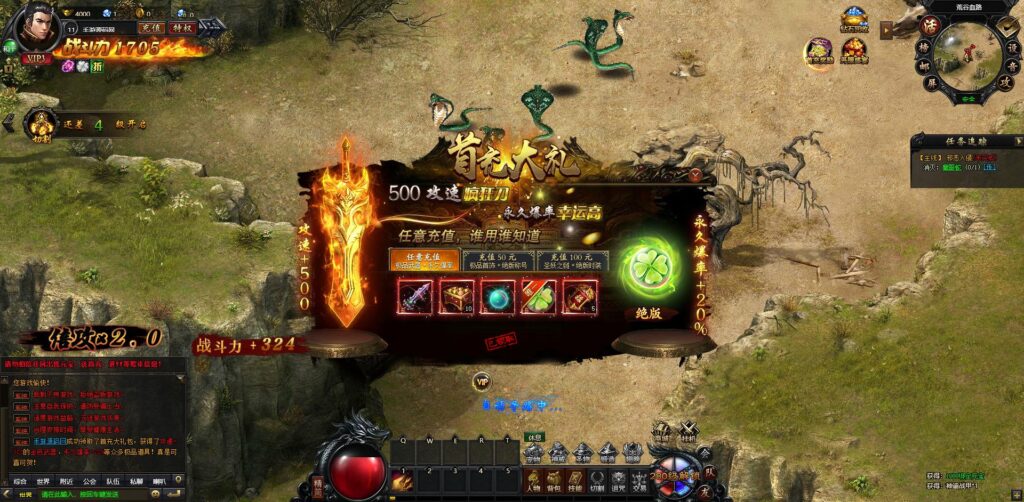Close the 首充大礼 first-recharge popup

(x=697, y=173)
